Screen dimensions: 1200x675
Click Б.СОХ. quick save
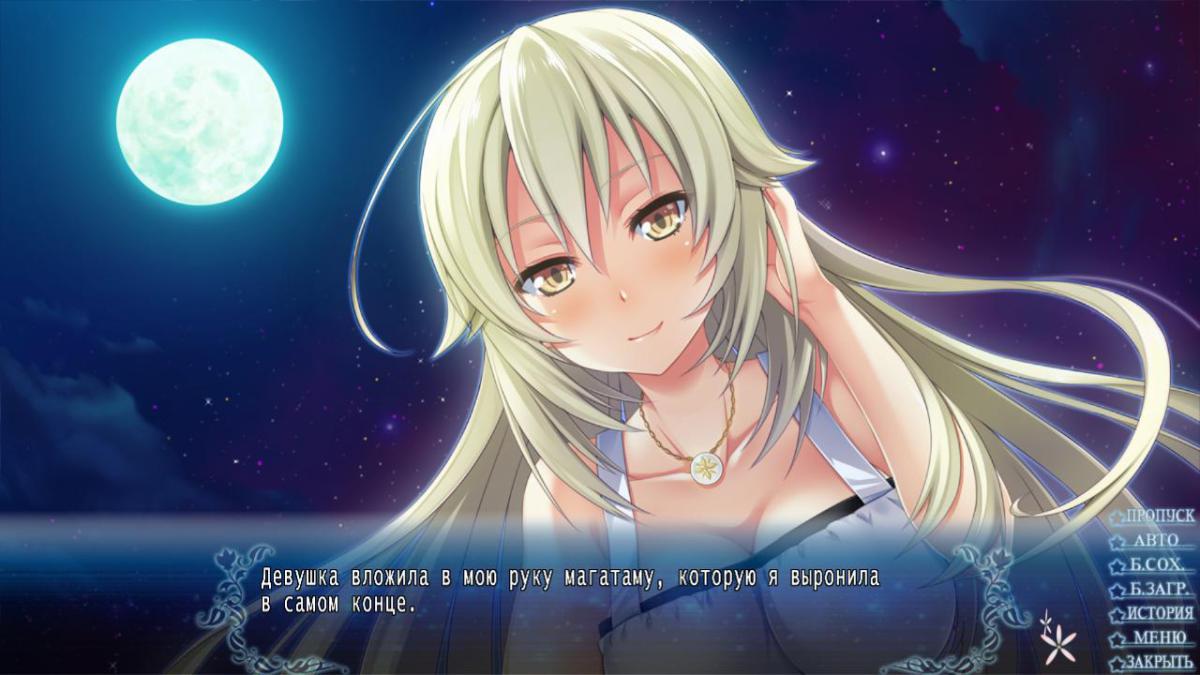(1159, 565)
